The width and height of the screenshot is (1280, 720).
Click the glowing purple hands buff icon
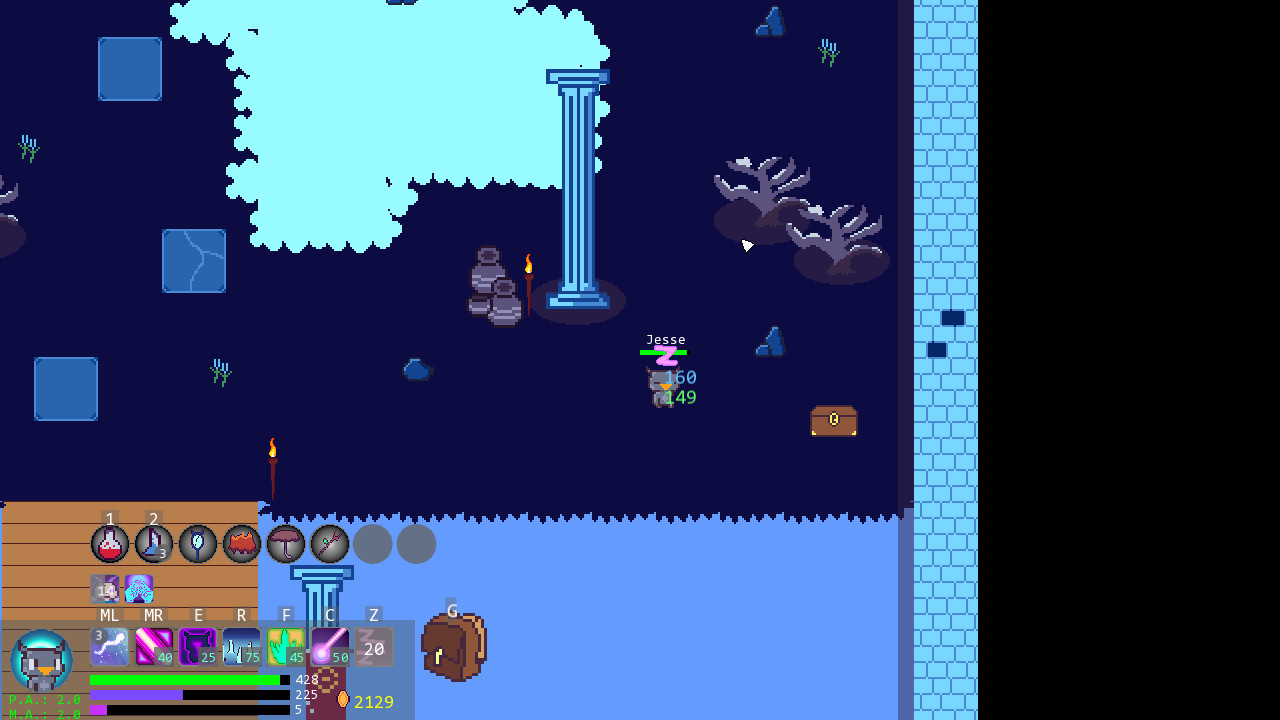(139, 589)
